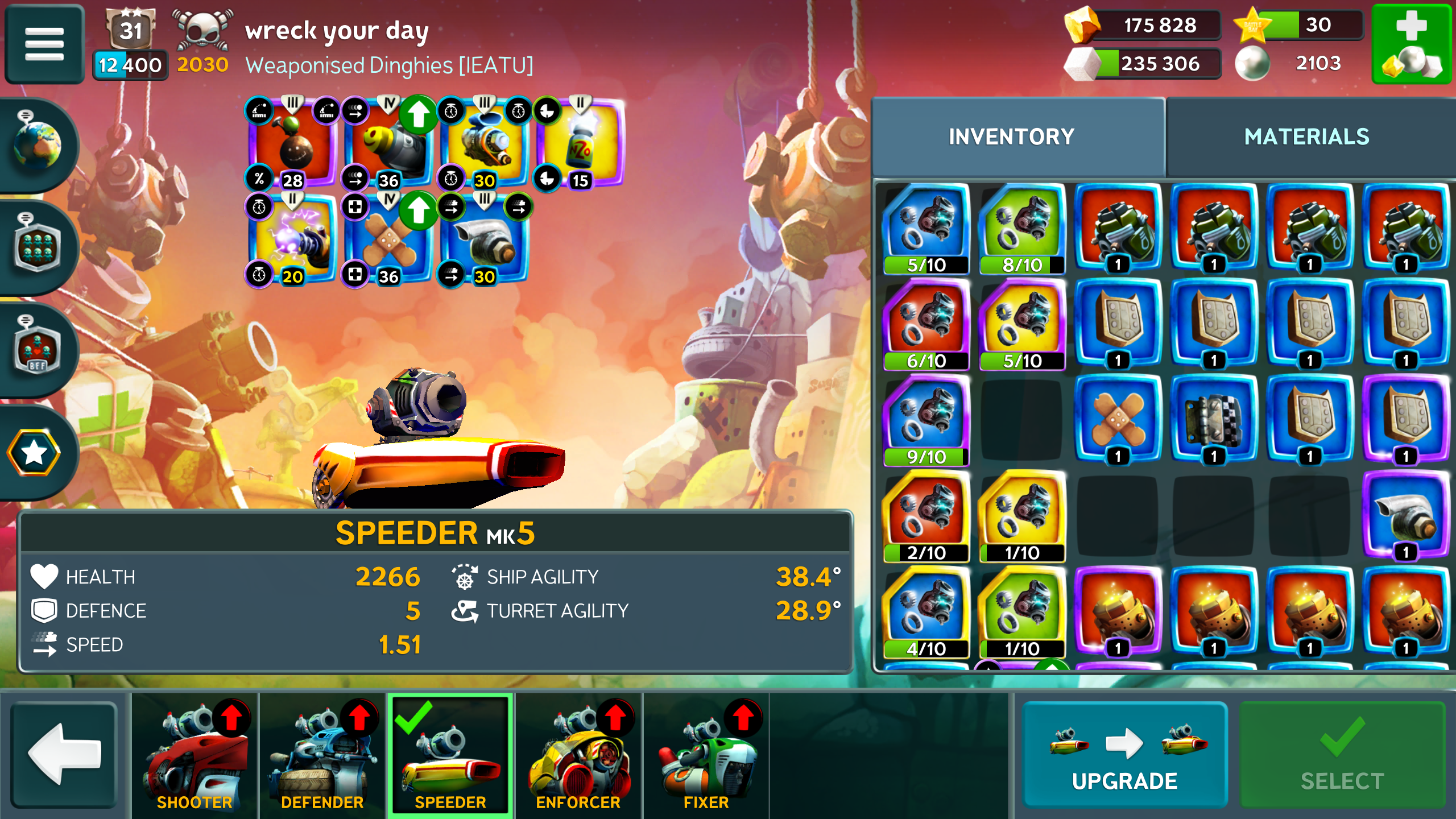Switch to the Materials tab
The width and height of the screenshot is (1456, 819).
point(1306,137)
